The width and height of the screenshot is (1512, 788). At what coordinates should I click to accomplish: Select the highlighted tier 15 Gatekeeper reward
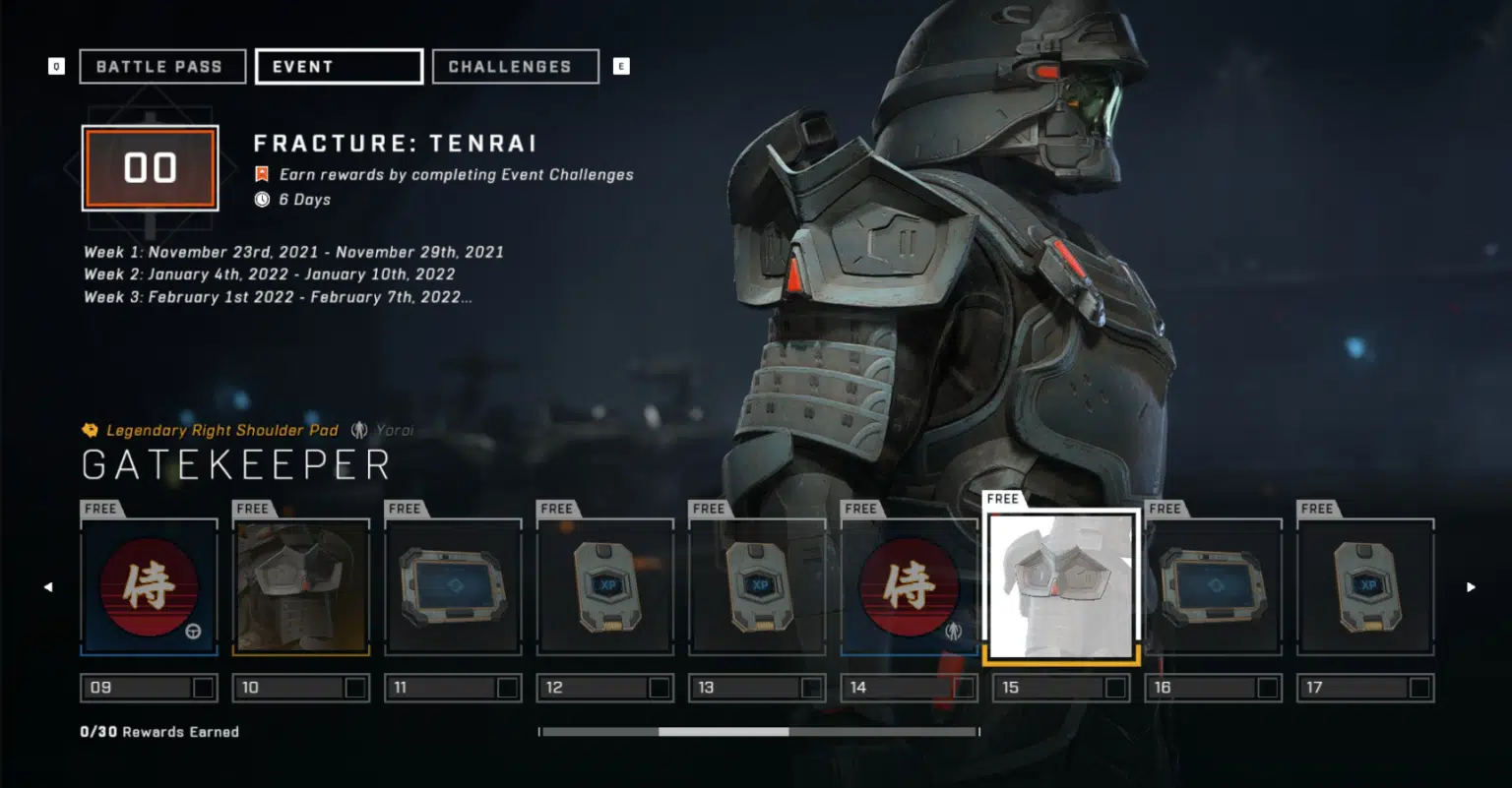coord(1061,587)
